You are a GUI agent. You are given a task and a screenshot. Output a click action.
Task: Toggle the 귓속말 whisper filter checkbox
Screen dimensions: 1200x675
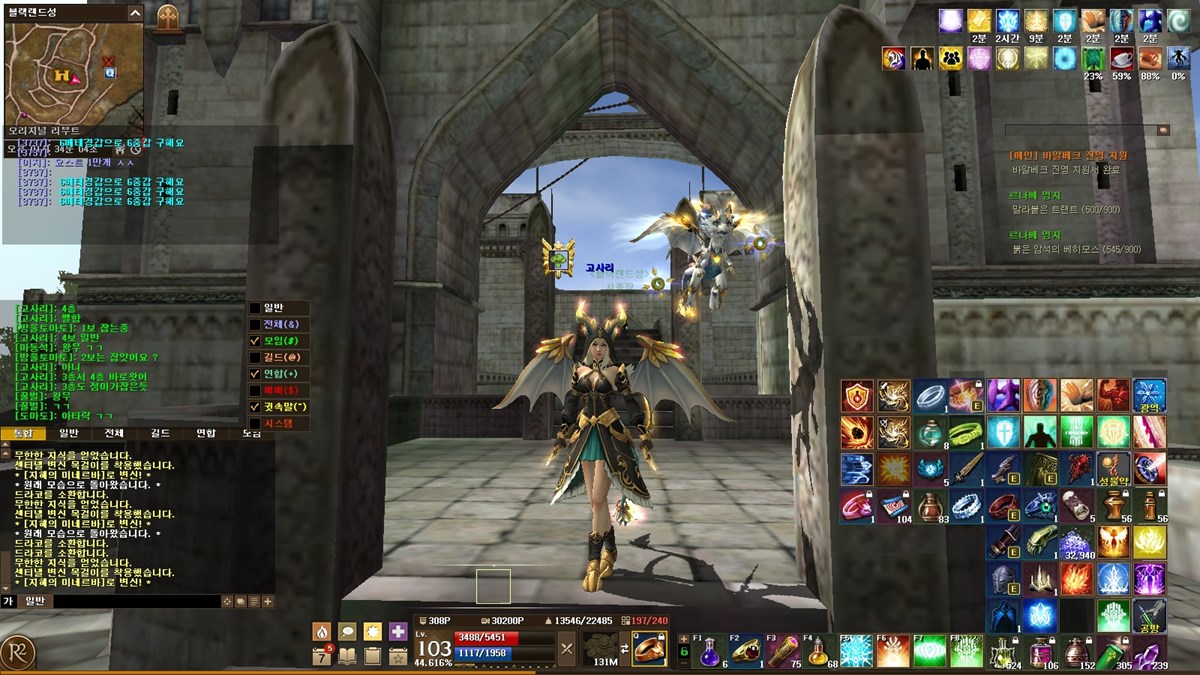click(x=255, y=407)
